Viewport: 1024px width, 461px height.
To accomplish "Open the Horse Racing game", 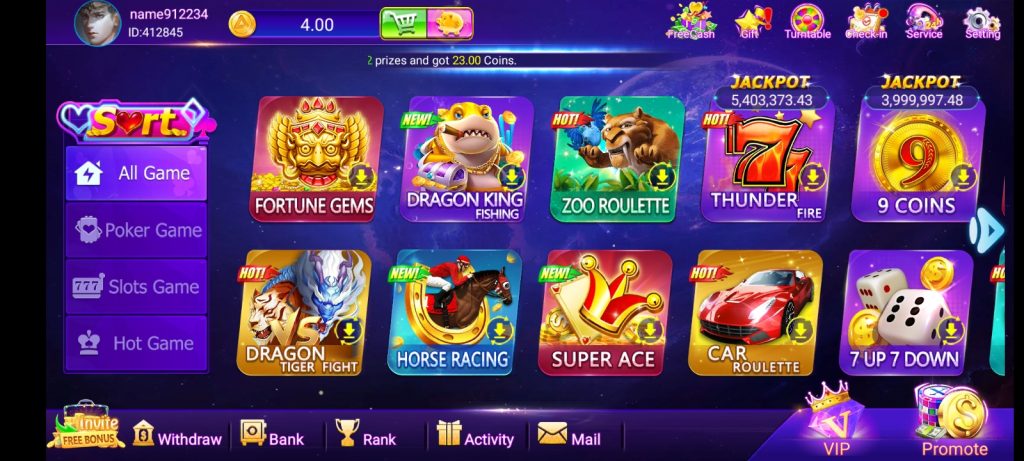I will [453, 312].
